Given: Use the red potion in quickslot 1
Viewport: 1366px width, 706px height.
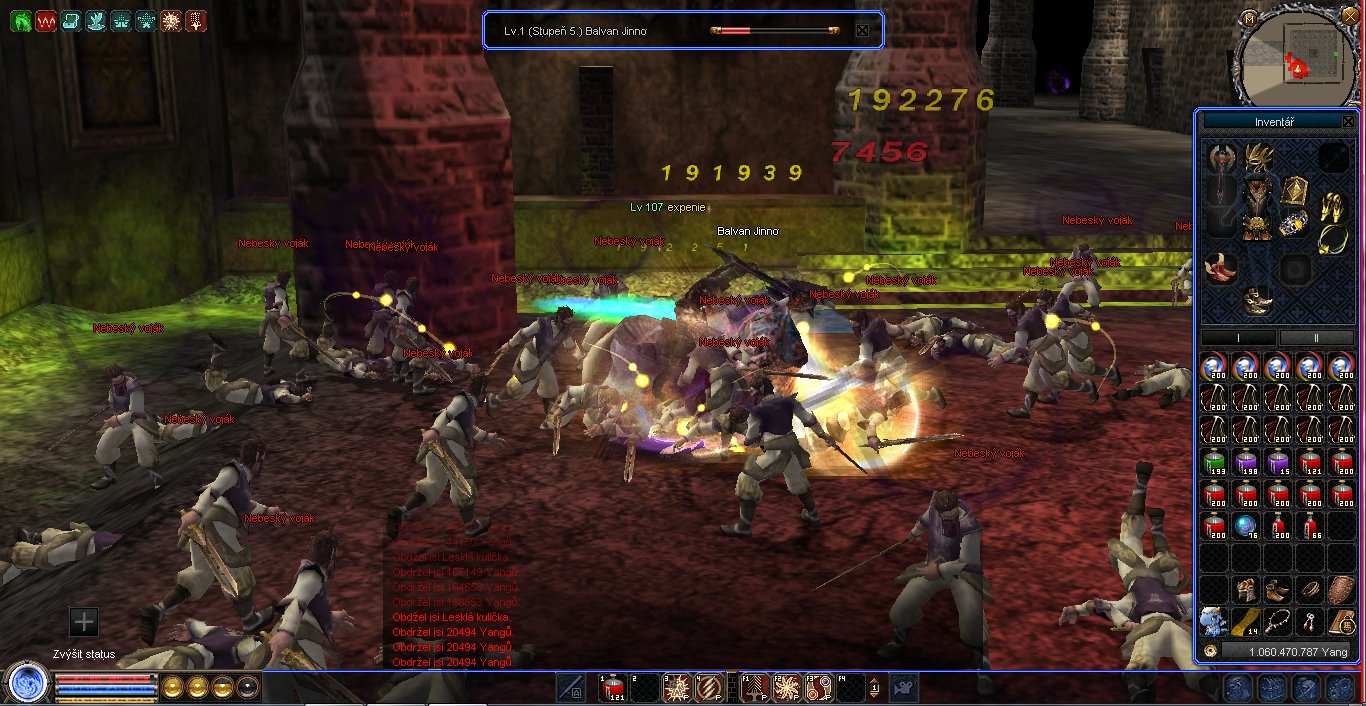Looking at the screenshot, I should point(613,687).
